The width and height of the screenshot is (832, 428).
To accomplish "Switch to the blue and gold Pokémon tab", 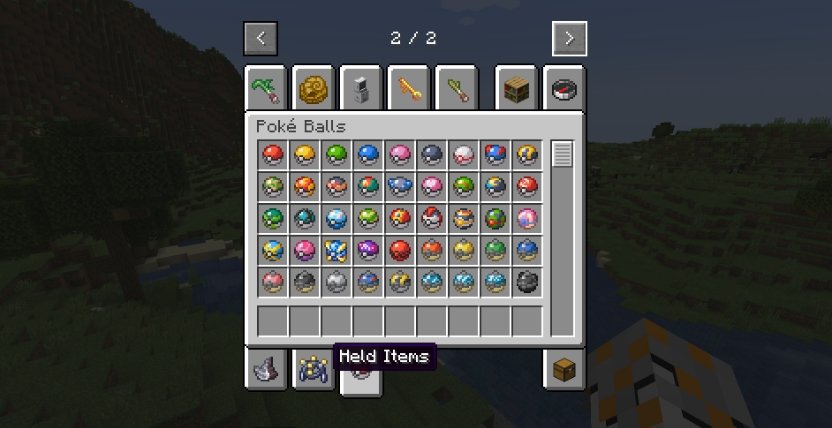I will click(x=313, y=369).
